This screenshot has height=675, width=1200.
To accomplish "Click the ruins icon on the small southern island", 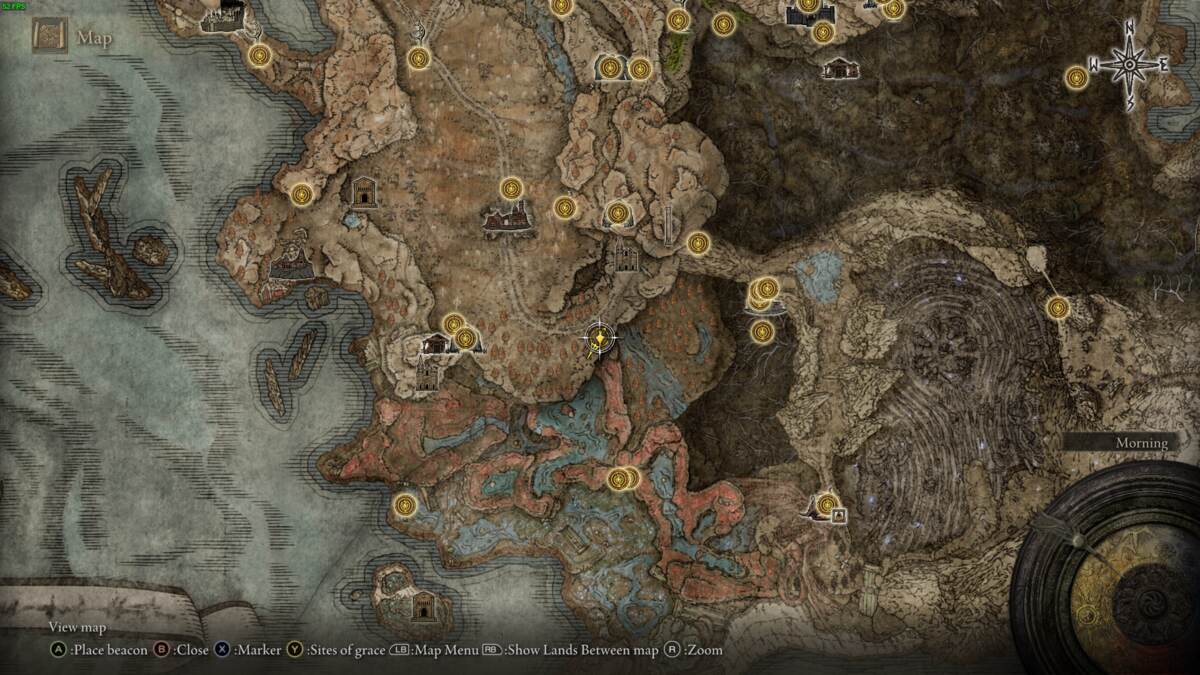I will 424,606.
